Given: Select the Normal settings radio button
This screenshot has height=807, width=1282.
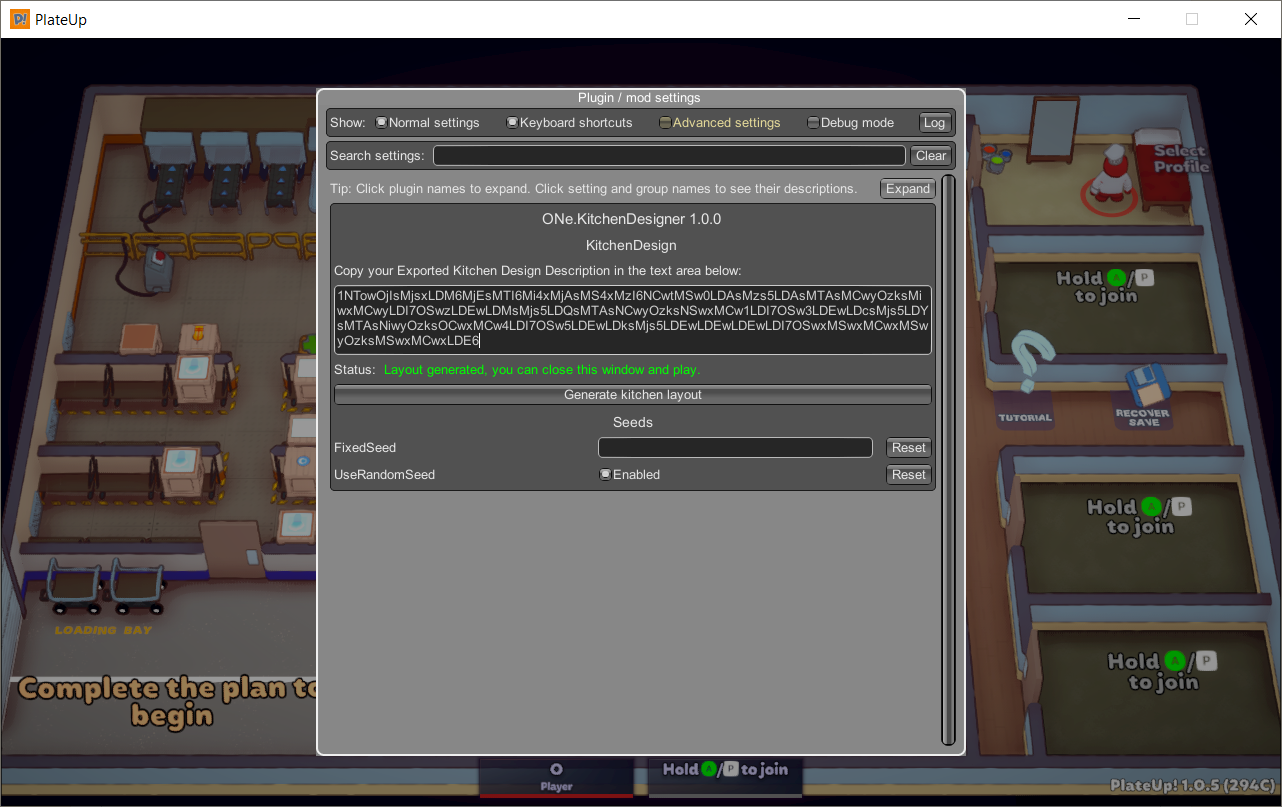Looking at the screenshot, I should [380, 122].
